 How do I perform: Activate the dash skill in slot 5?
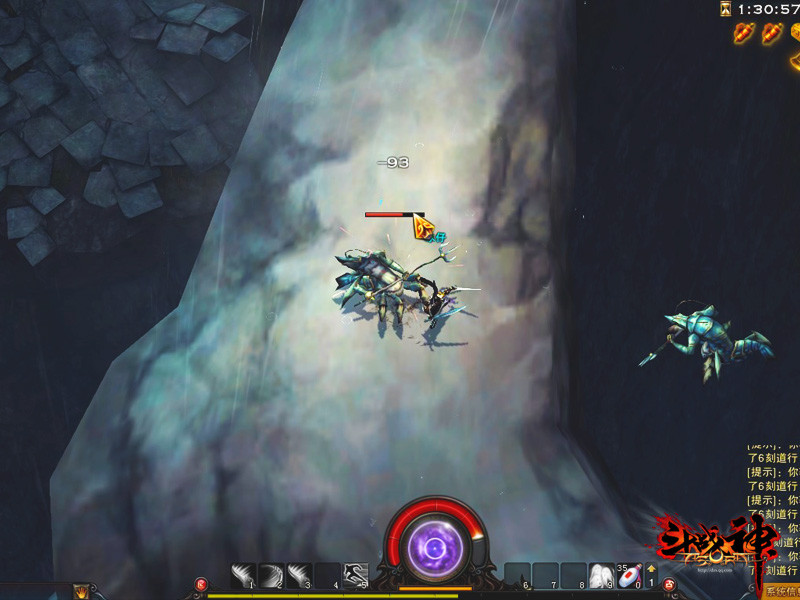click(355, 576)
